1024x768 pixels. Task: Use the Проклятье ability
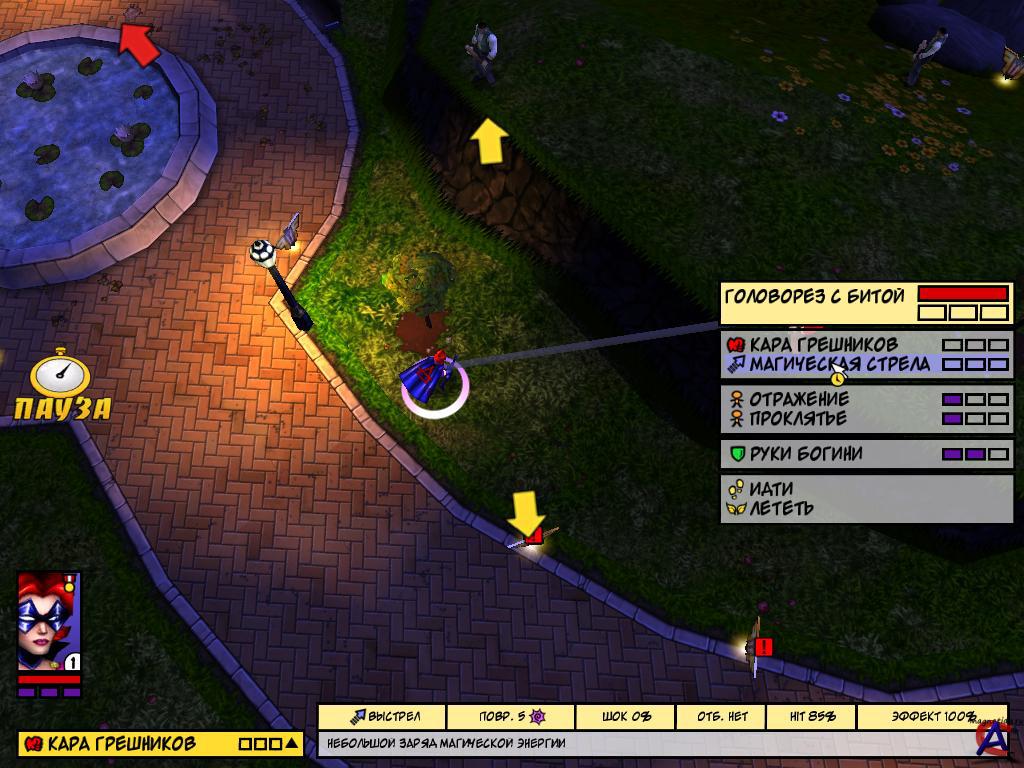coord(798,418)
